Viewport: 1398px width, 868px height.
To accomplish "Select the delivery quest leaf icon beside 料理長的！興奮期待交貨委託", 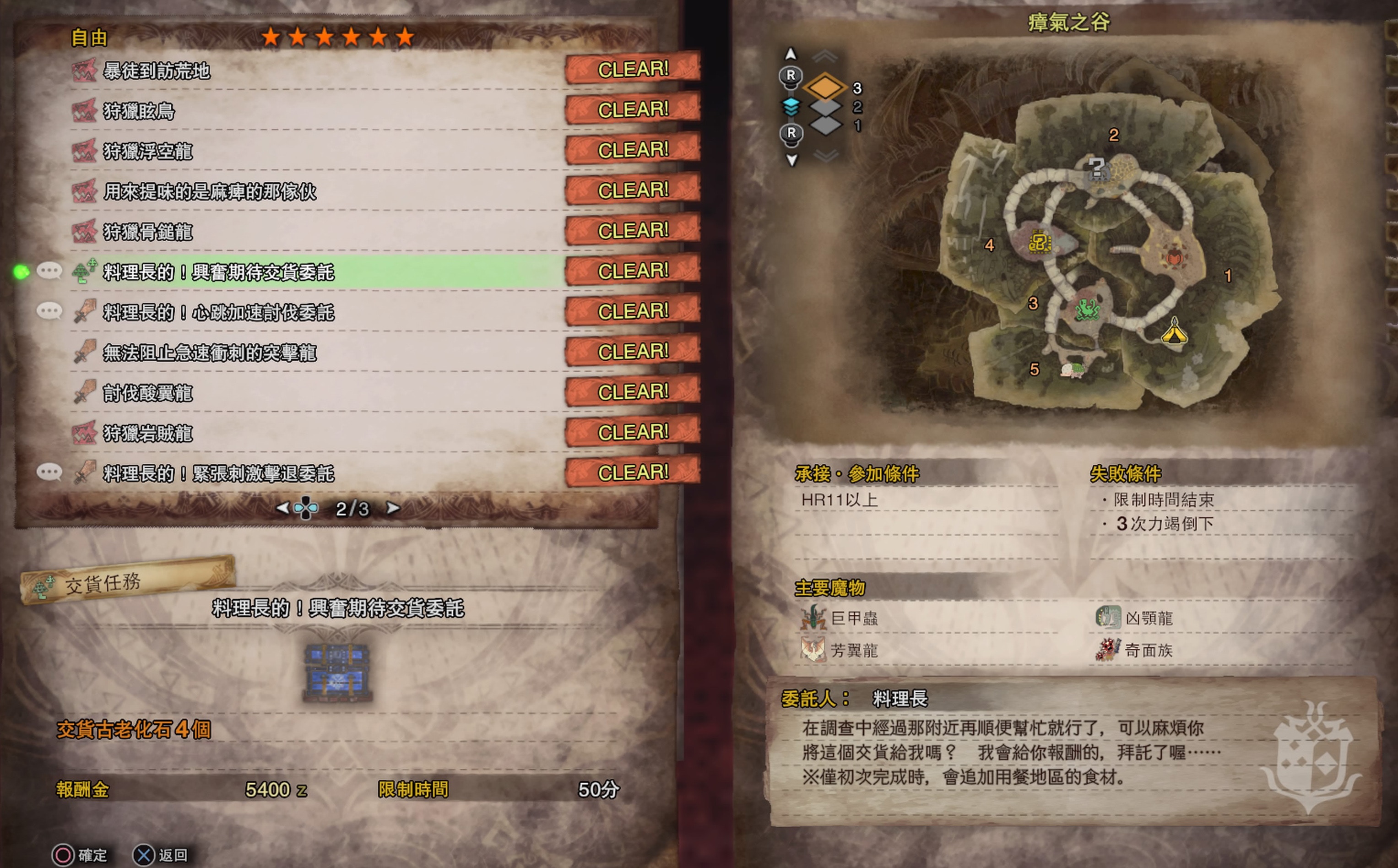I will coord(84,271).
